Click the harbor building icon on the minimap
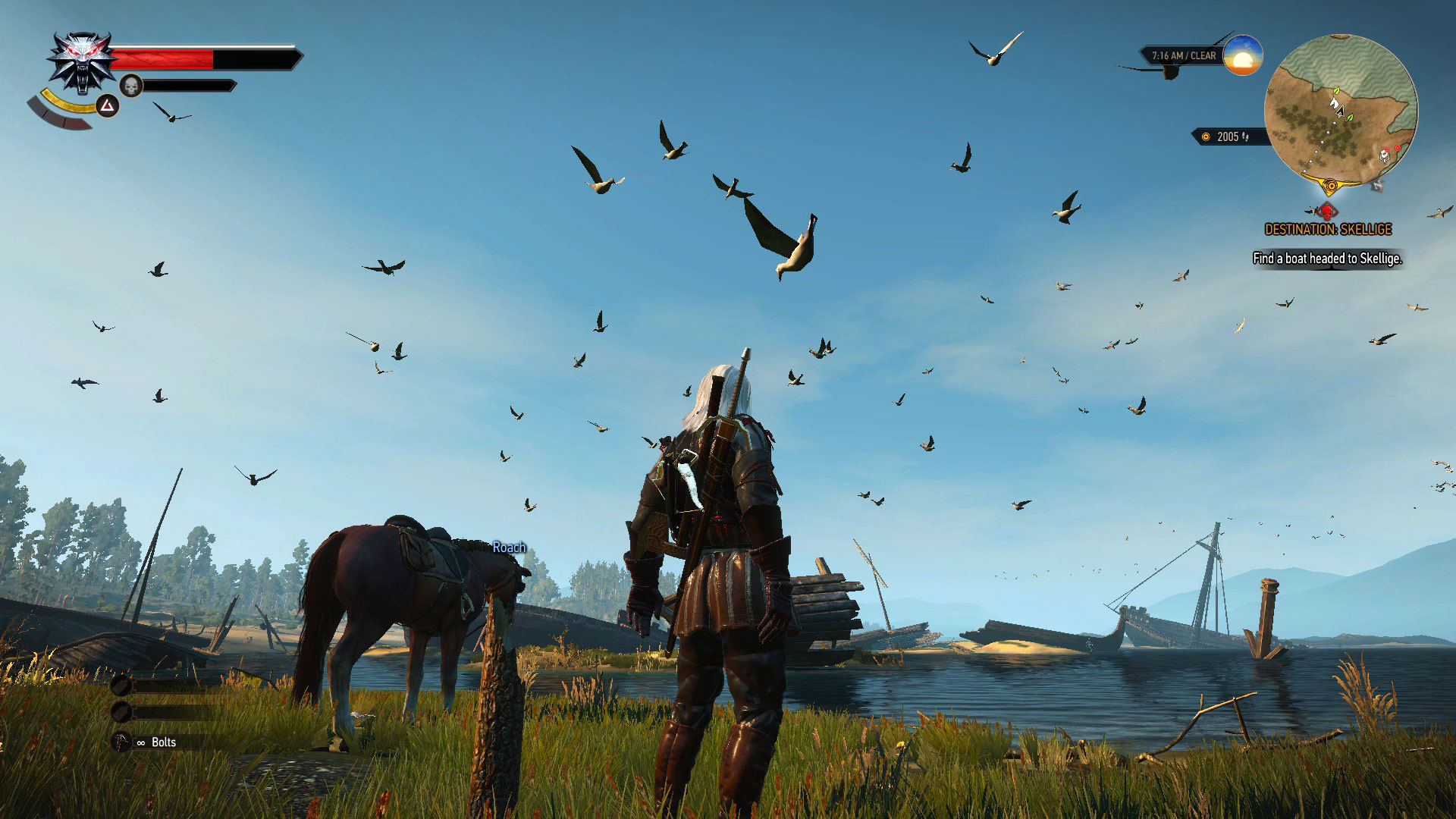This screenshot has width=1456, height=819. pos(1385,155)
